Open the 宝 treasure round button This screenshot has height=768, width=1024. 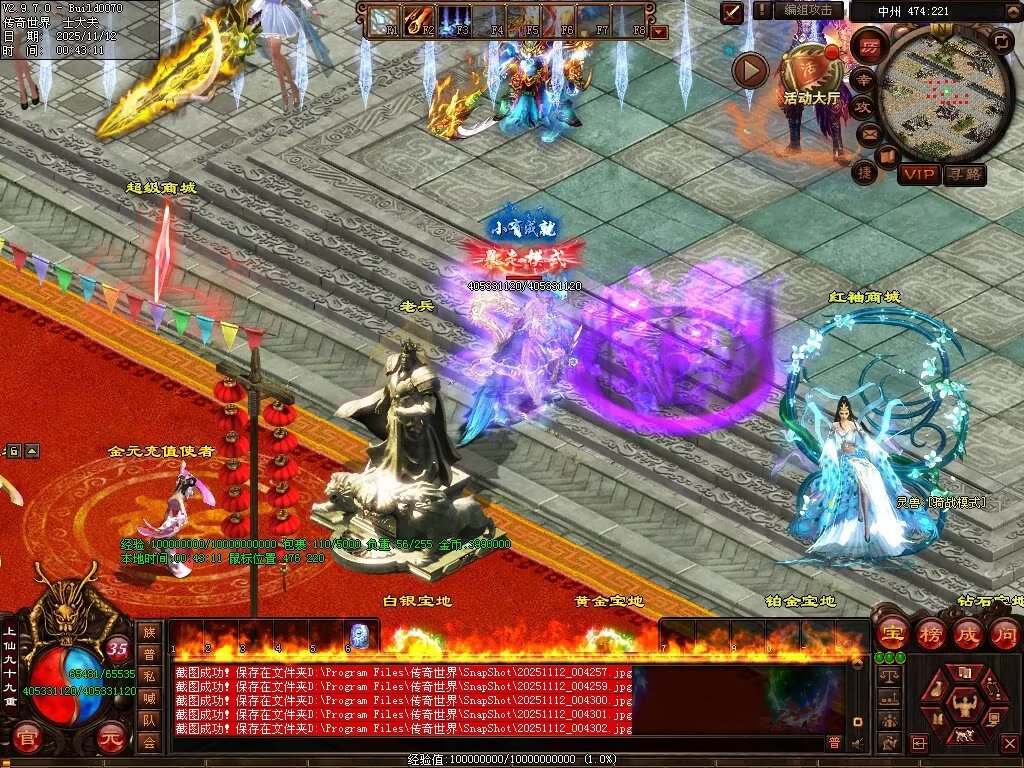[x=892, y=634]
